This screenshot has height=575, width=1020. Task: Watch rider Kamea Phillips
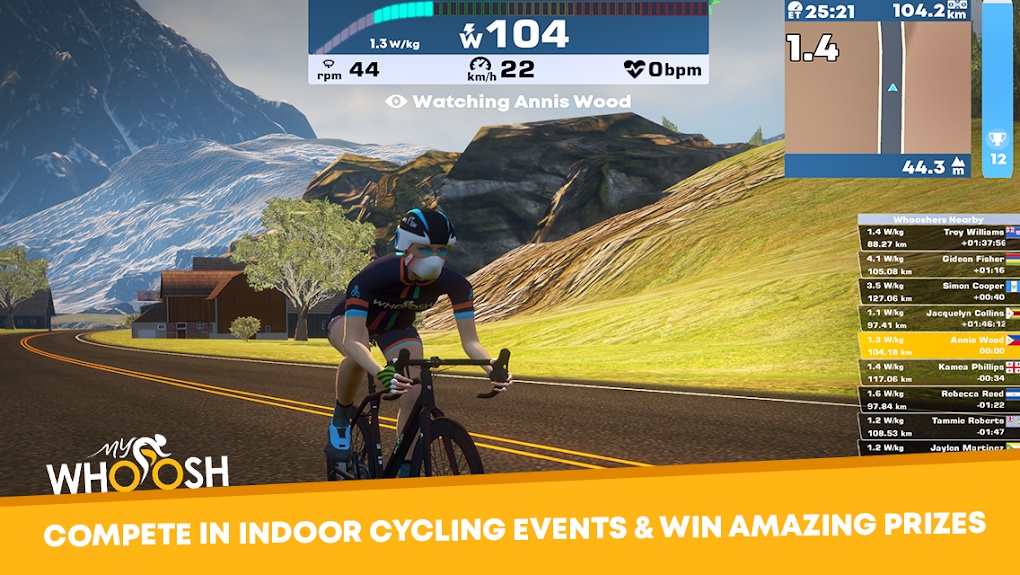pyautogui.click(x=938, y=372)
